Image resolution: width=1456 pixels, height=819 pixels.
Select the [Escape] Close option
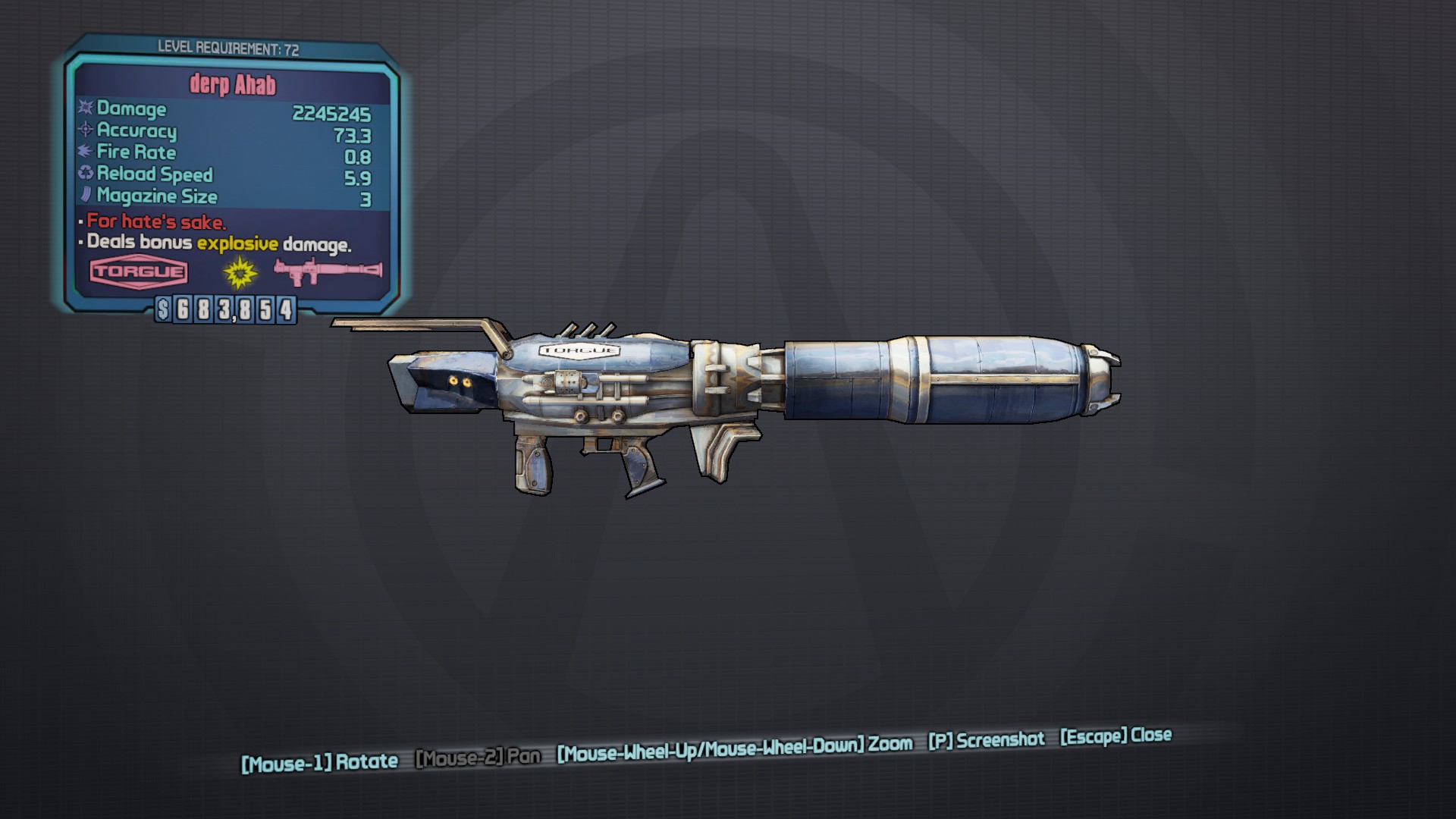1114,735
